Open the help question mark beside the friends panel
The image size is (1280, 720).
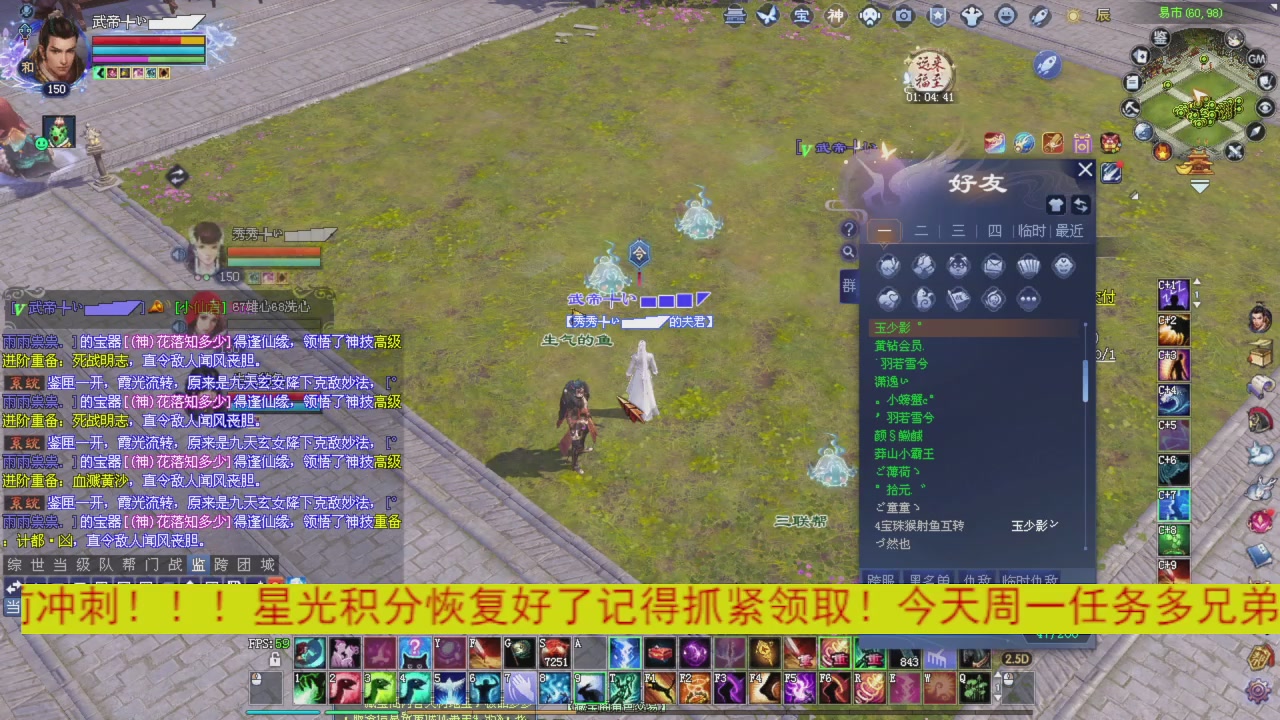pos(849,229)
